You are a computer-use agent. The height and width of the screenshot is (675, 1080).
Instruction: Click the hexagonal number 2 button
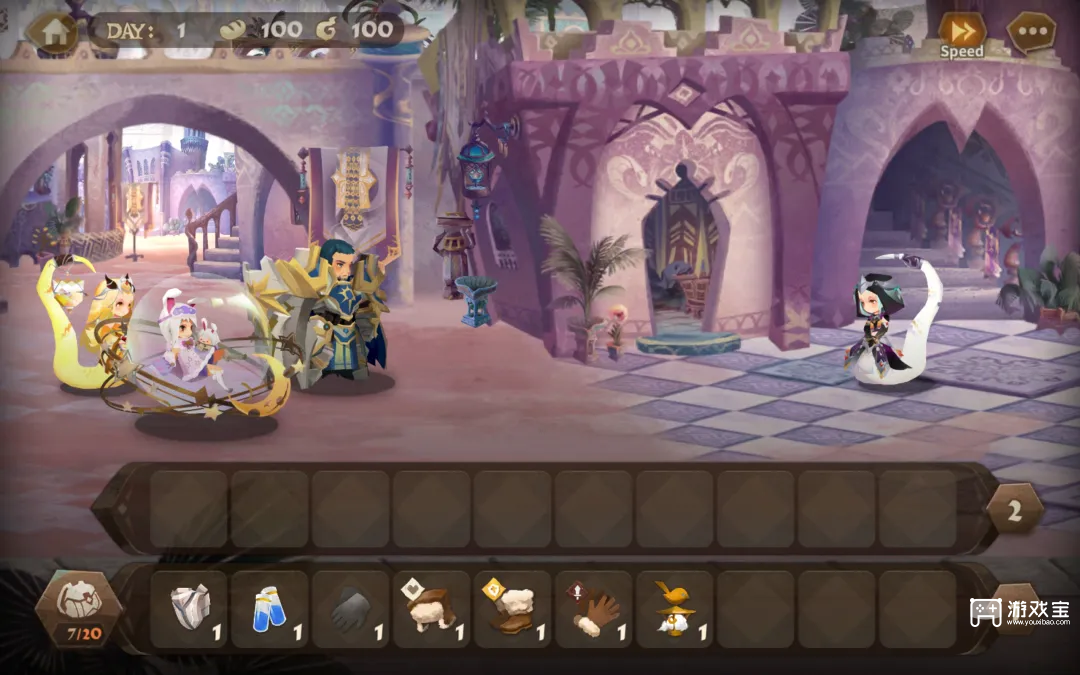1014,510
